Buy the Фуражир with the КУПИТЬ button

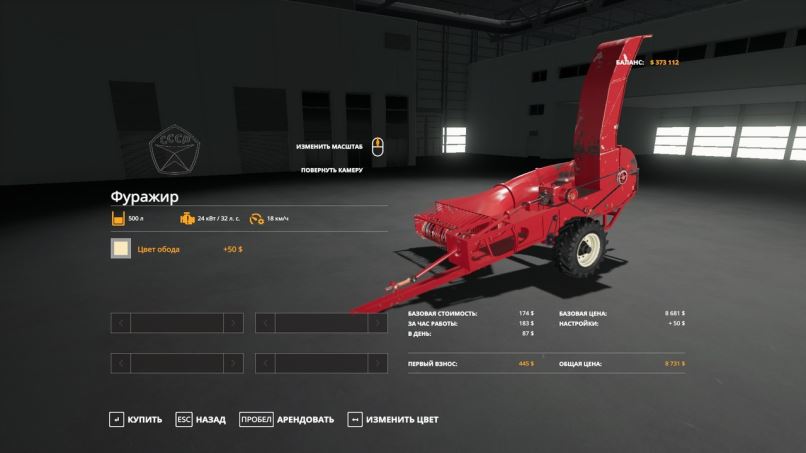(x=136, y=419)
